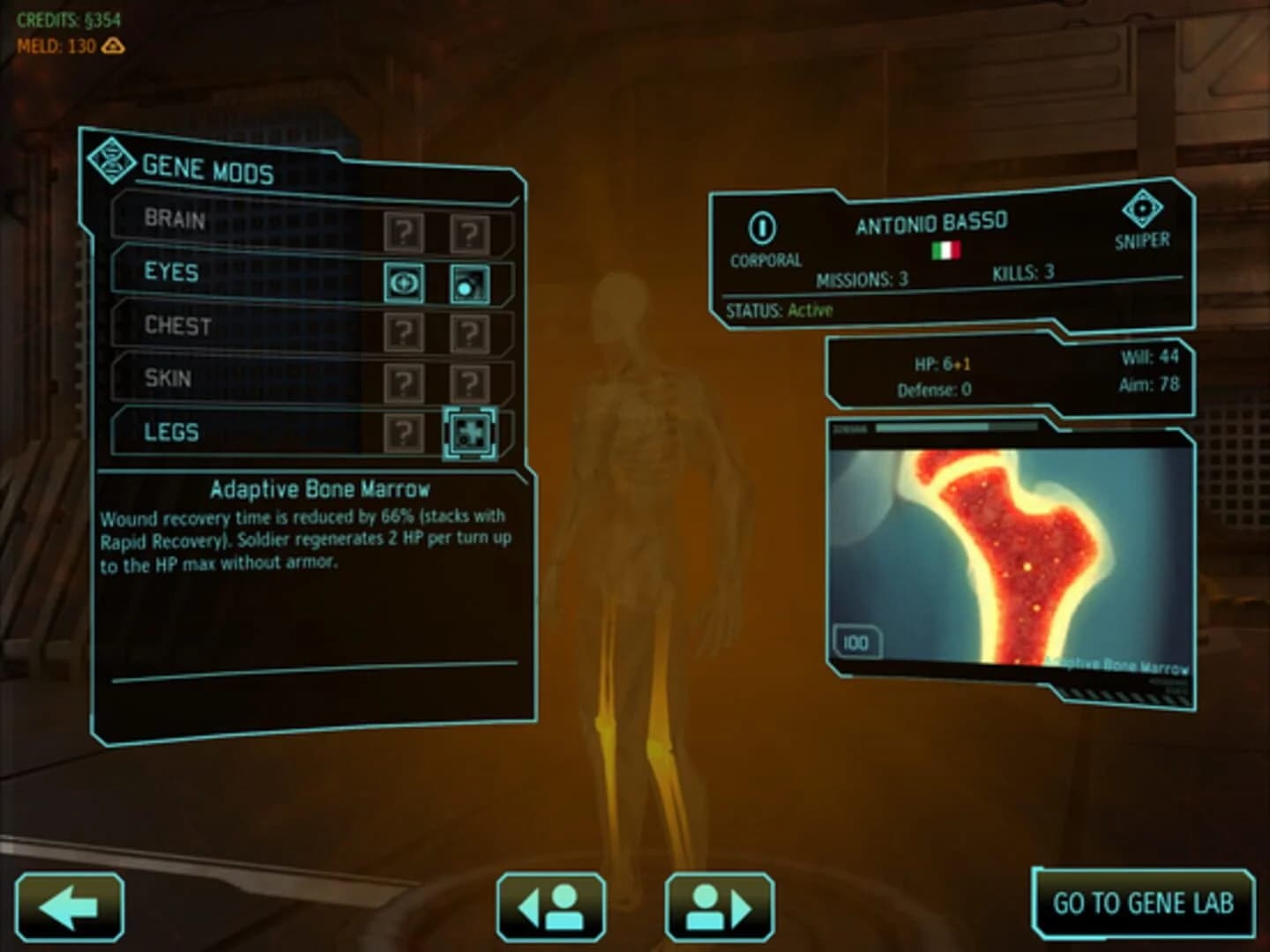Open the first Brain gene mod slot

pyautogui.click(x=404, y=233)
